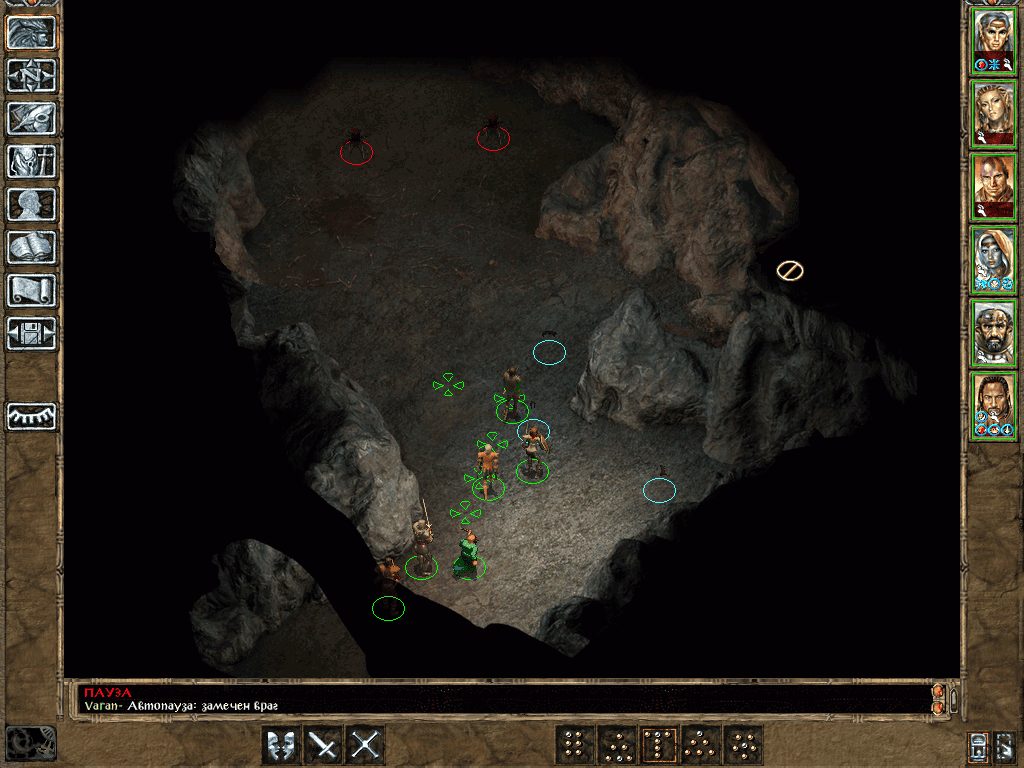Select the long dark-haired man's portrait
This screenshot has height=768, width=1024.
pyautogui.click(x=994, y=406)
